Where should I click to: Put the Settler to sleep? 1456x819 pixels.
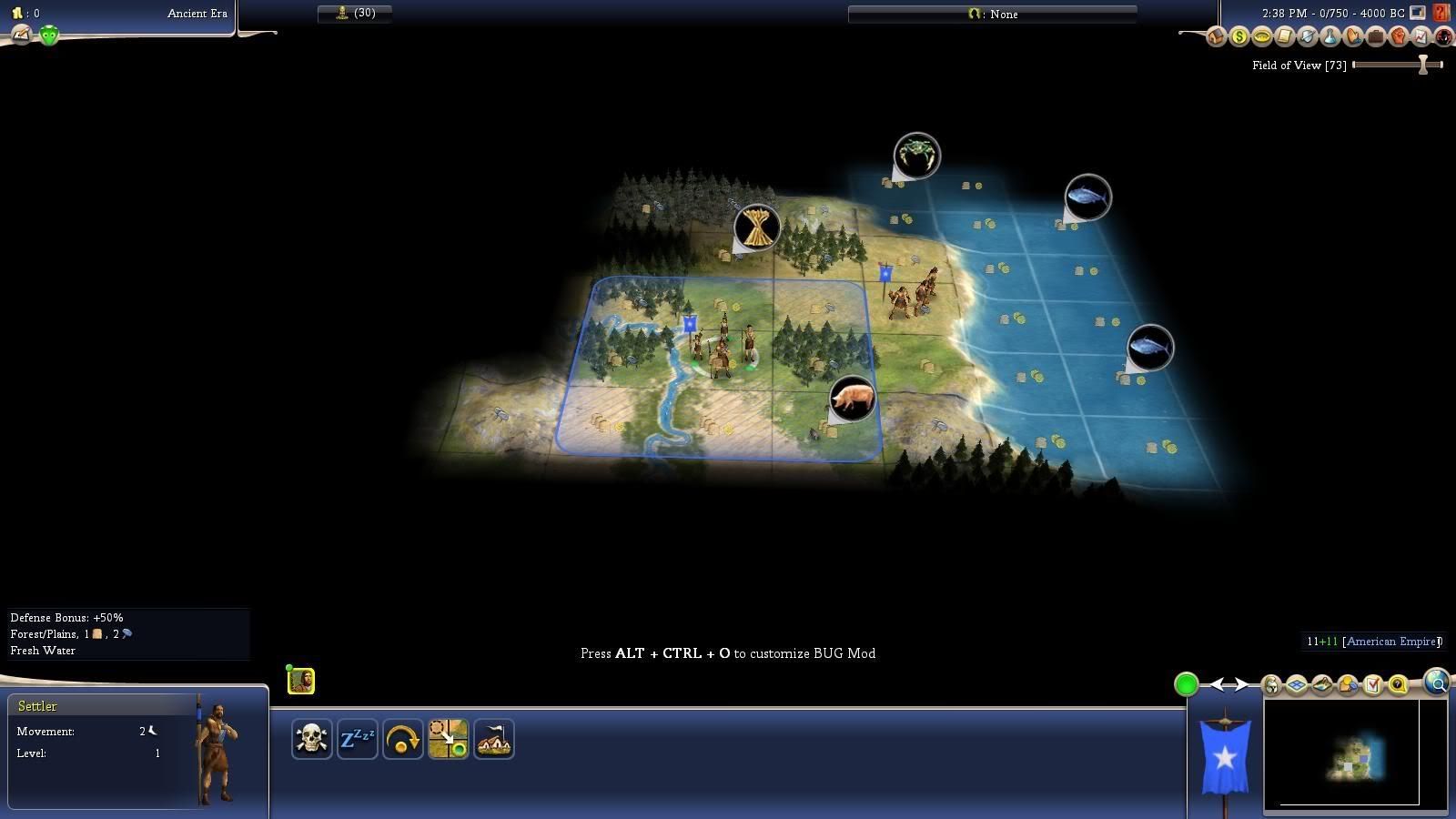(x=357, y=739)
